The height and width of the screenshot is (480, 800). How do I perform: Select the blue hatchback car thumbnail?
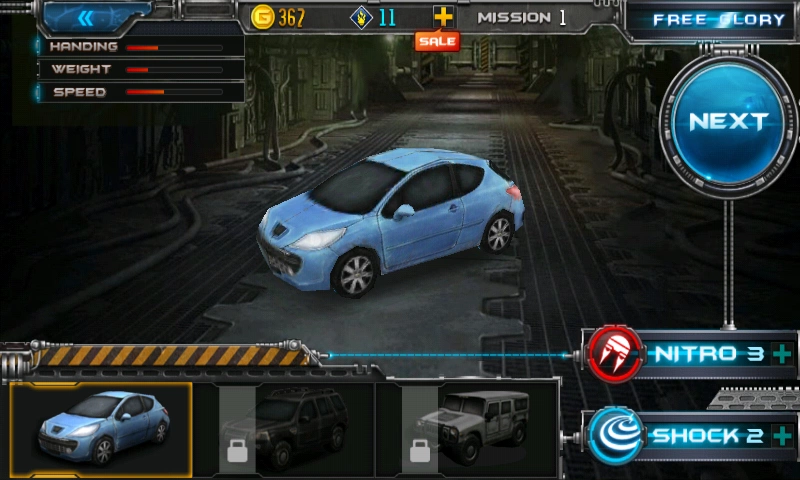click(101, 428)
